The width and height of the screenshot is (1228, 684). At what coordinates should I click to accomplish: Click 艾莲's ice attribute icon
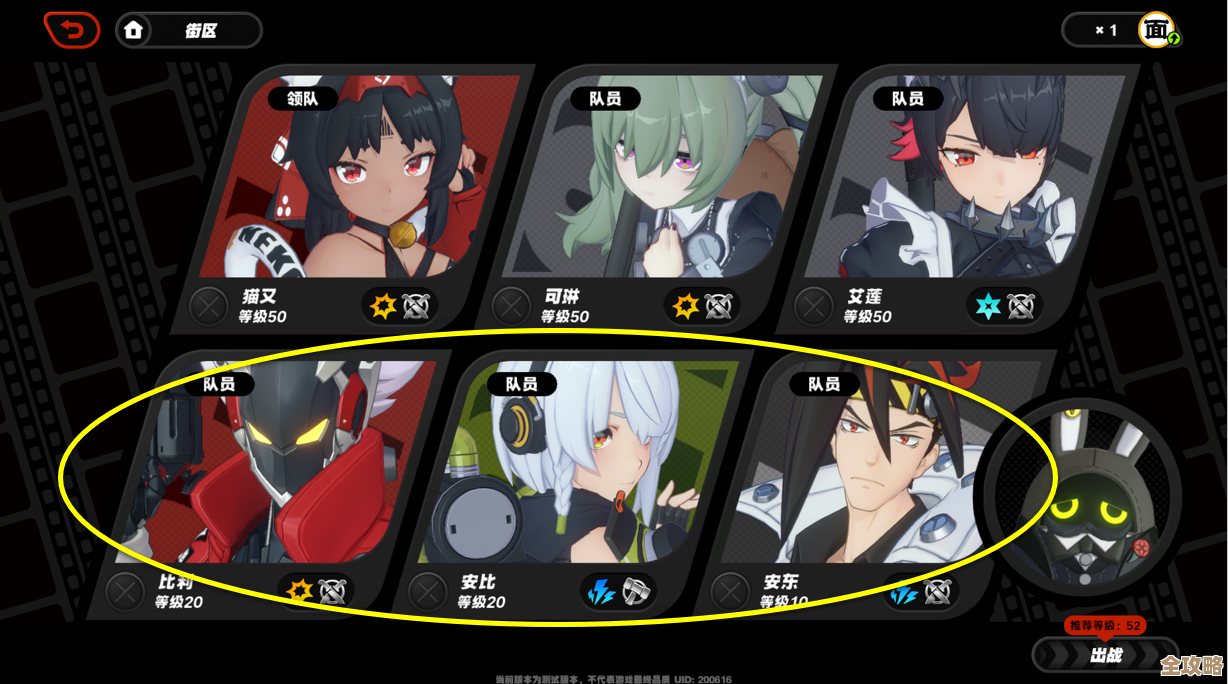point(988,306)
